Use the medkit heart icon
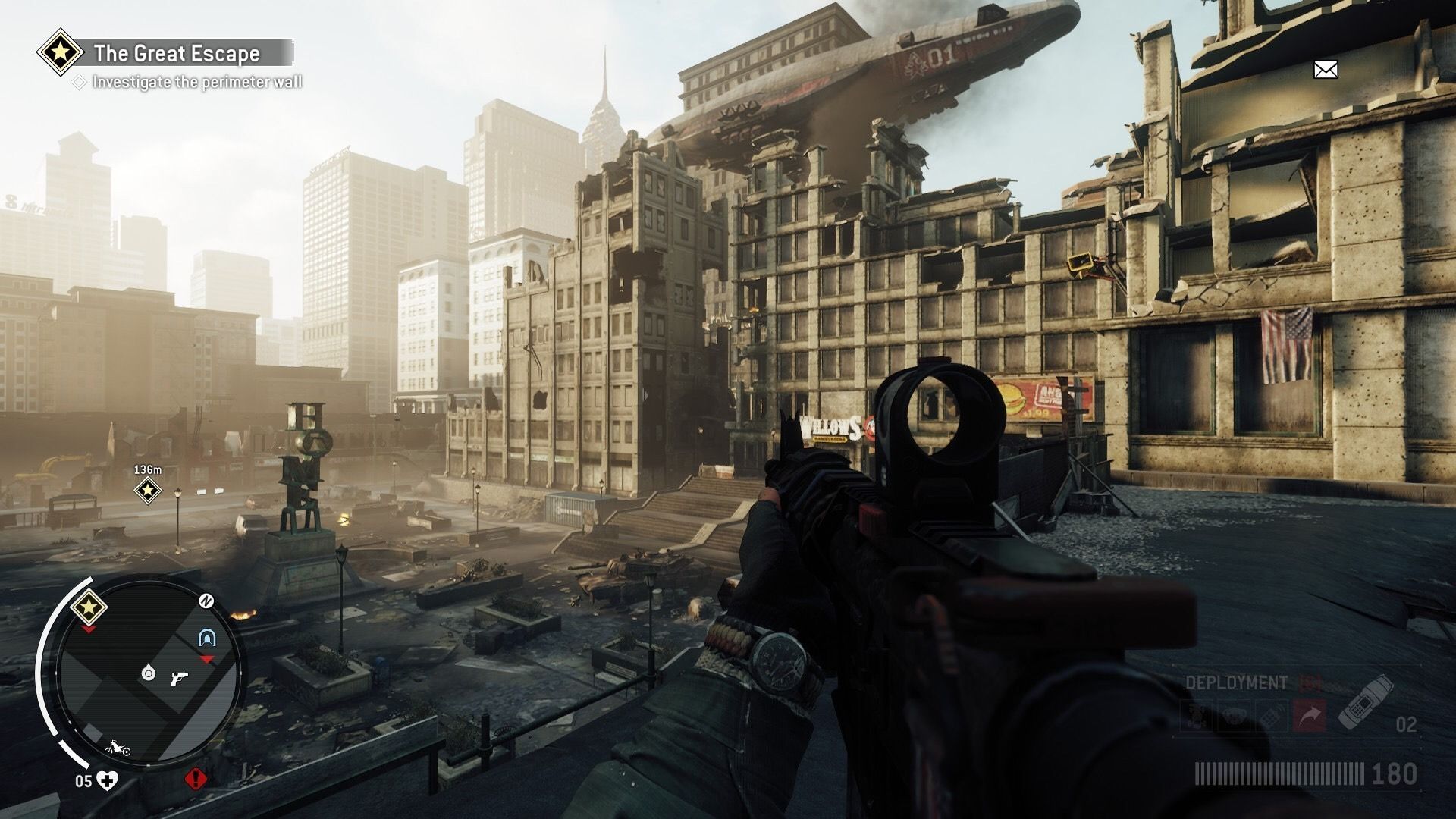 (108, 780)
